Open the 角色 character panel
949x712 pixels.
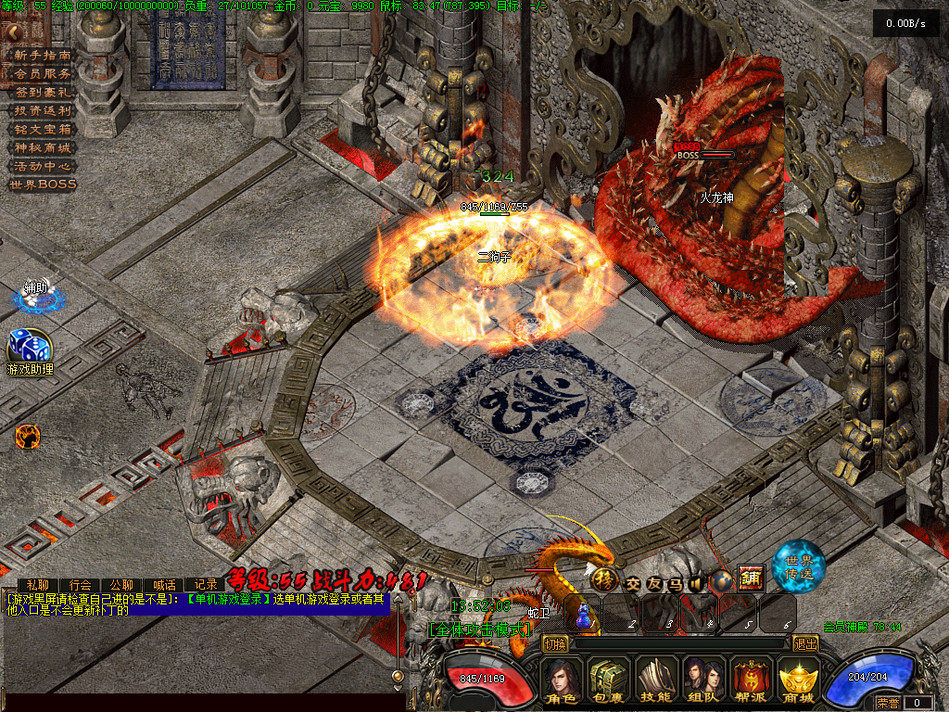(x=562, y=682)
